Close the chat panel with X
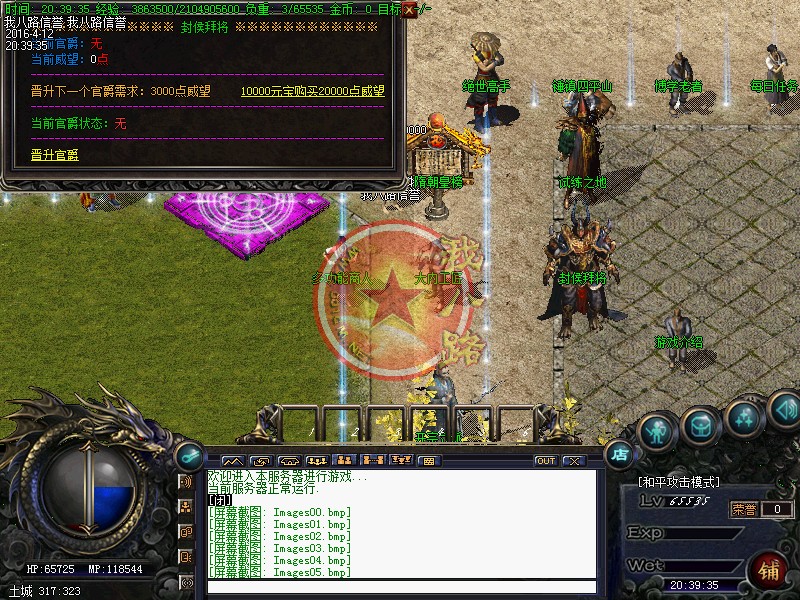This screenshot has width=800, height=600. 573,461
